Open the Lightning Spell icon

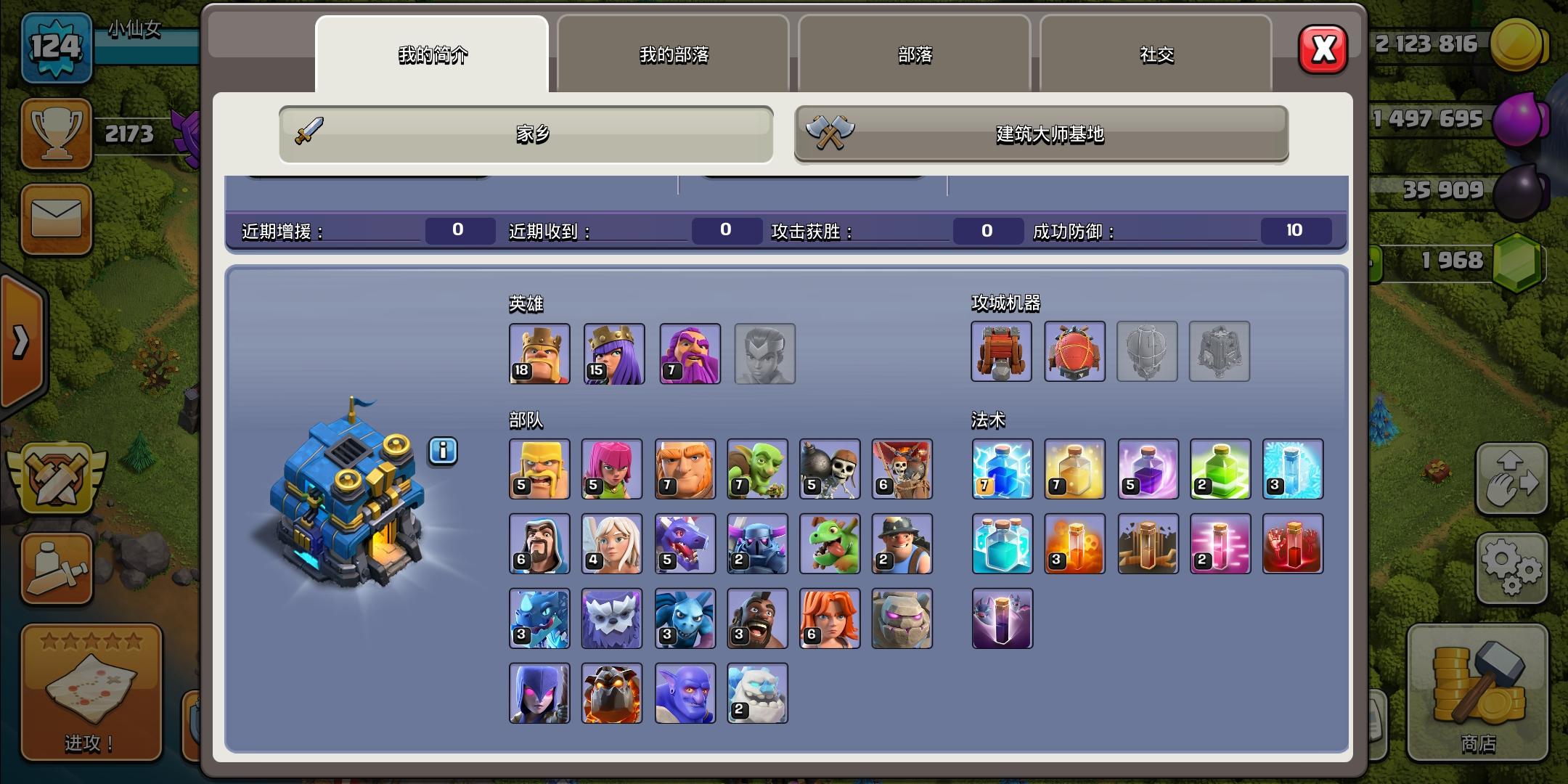[1001, 470]
